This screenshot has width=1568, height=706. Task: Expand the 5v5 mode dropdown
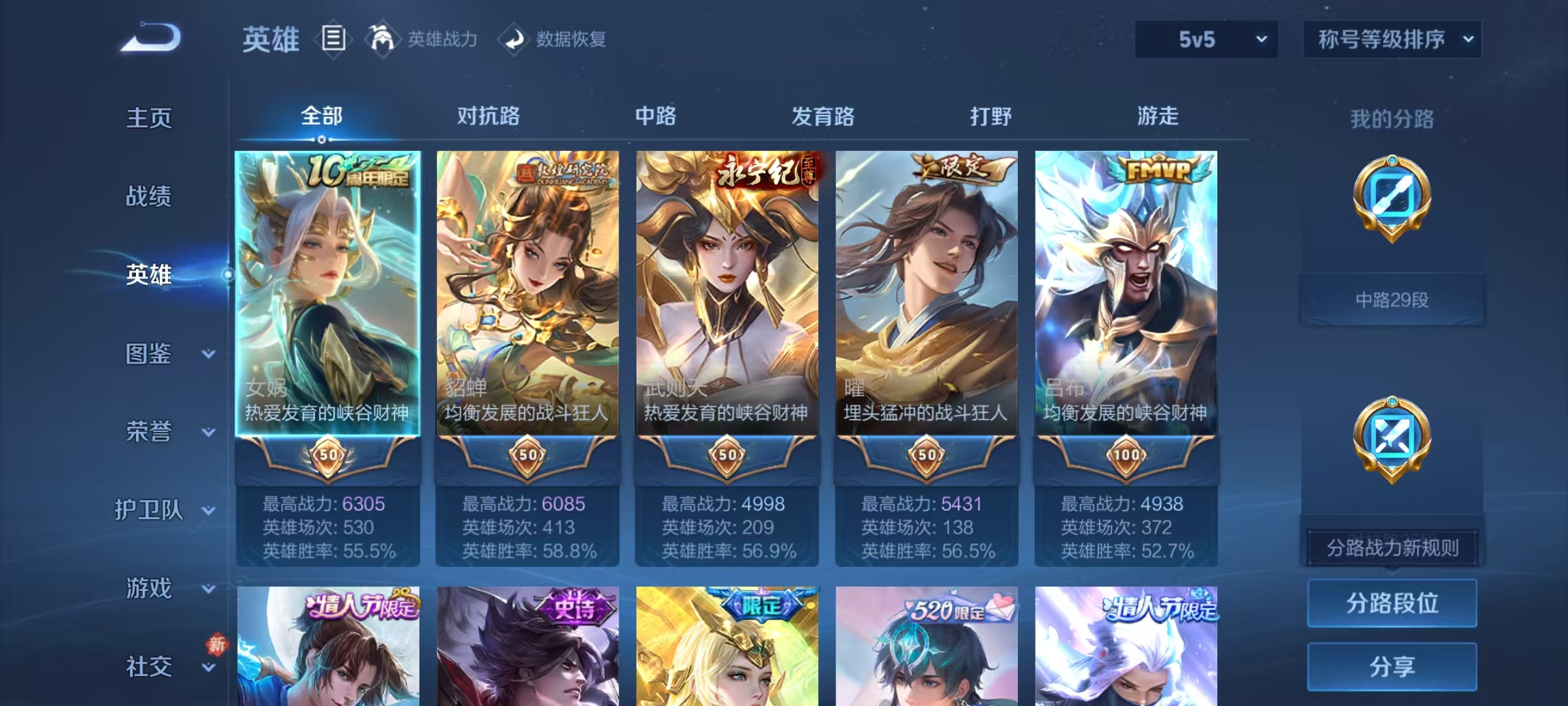(x=1205, y=39)
